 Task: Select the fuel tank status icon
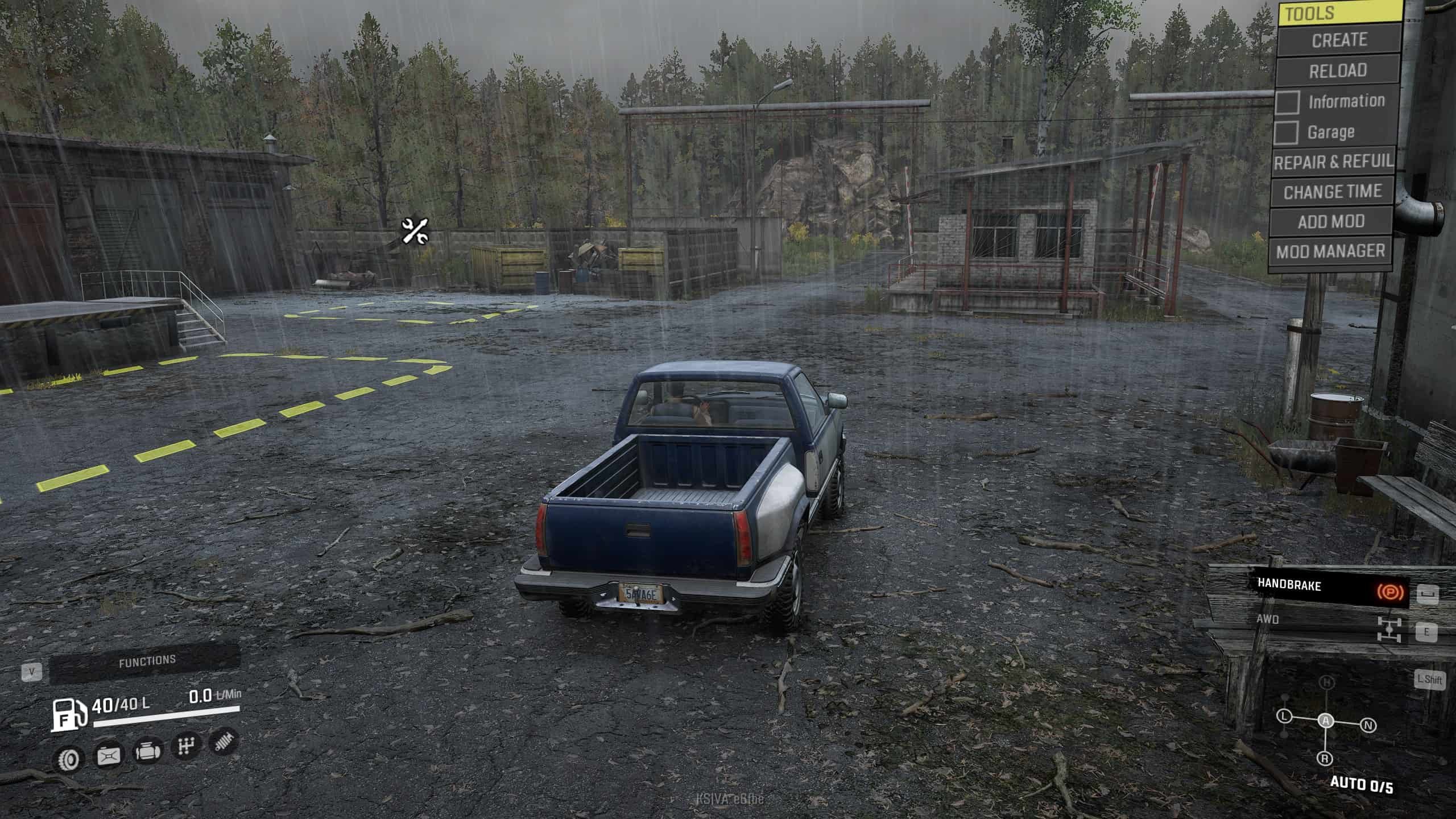pos(108,756)
